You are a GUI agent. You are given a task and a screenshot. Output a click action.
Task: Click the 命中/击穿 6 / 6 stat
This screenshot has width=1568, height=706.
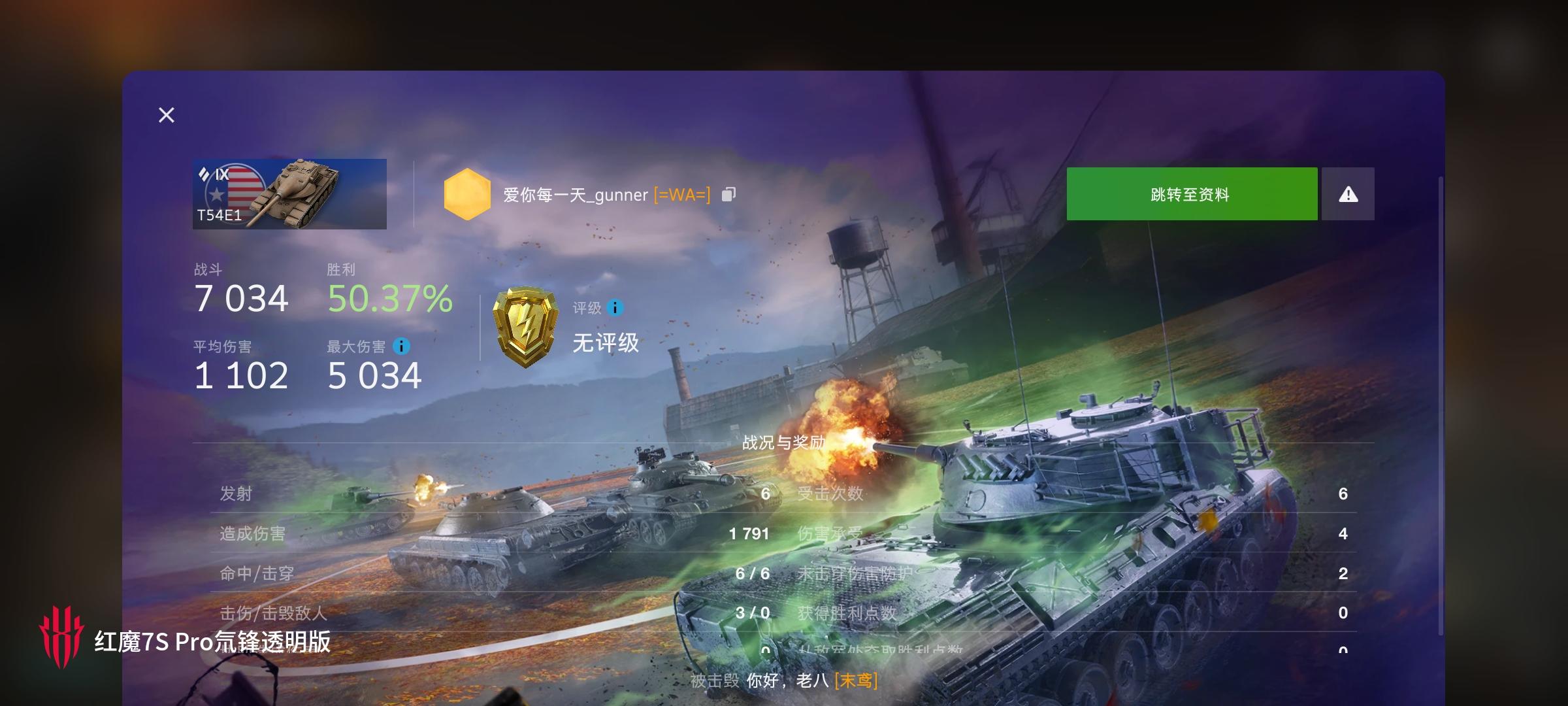pyautogui.click(x=753, y=573)
